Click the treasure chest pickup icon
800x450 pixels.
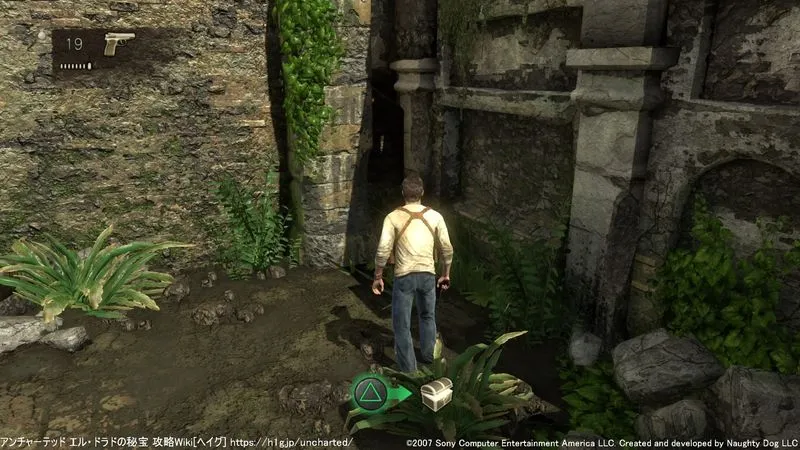(x=436, y=392)
